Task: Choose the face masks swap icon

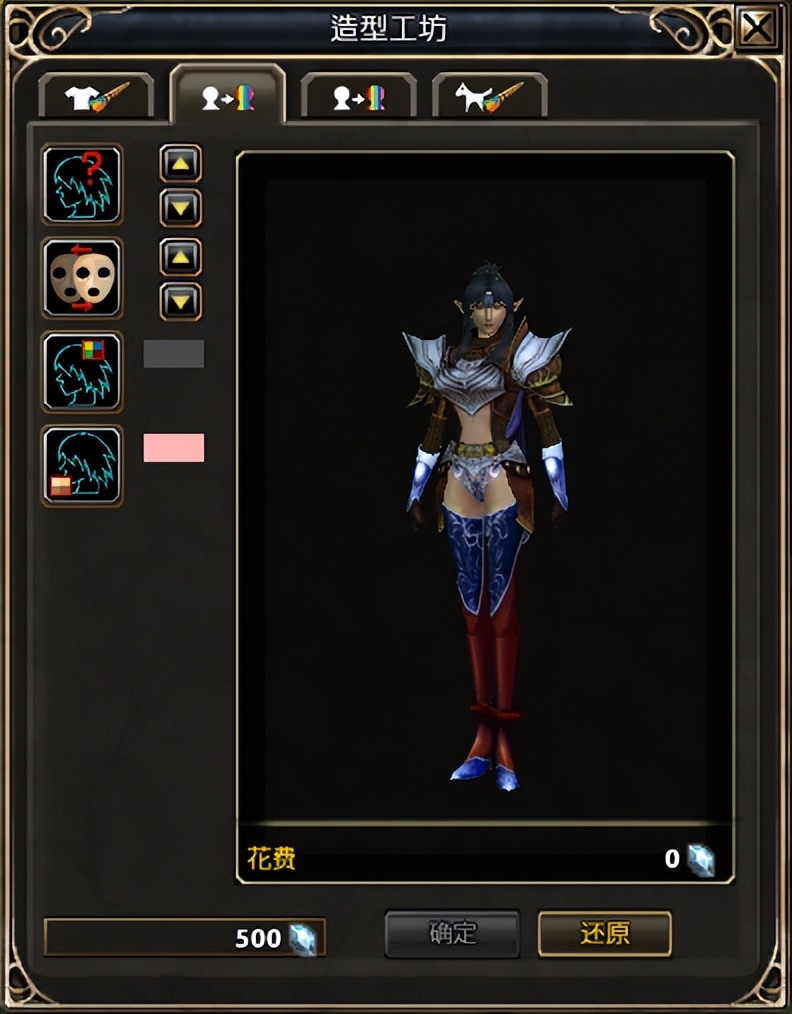Action: coord(82,278)
